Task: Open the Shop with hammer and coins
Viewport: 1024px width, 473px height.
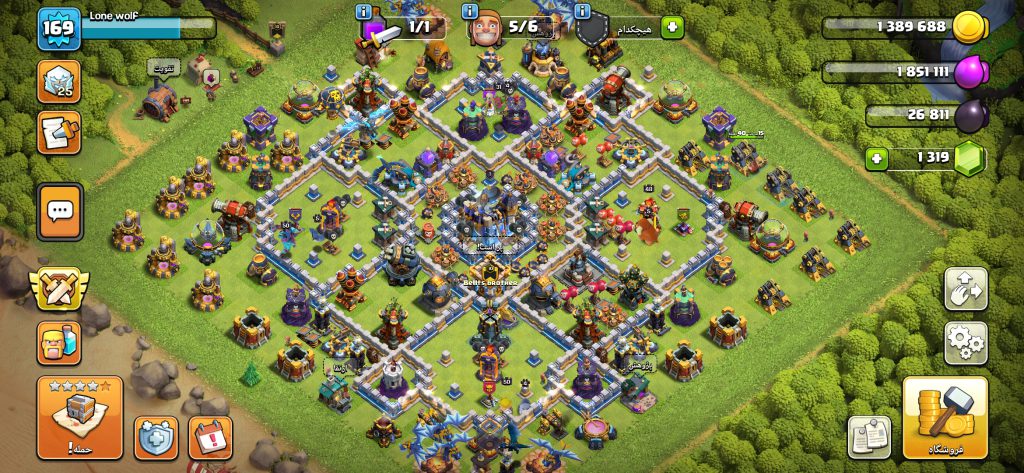Action: 945,417
